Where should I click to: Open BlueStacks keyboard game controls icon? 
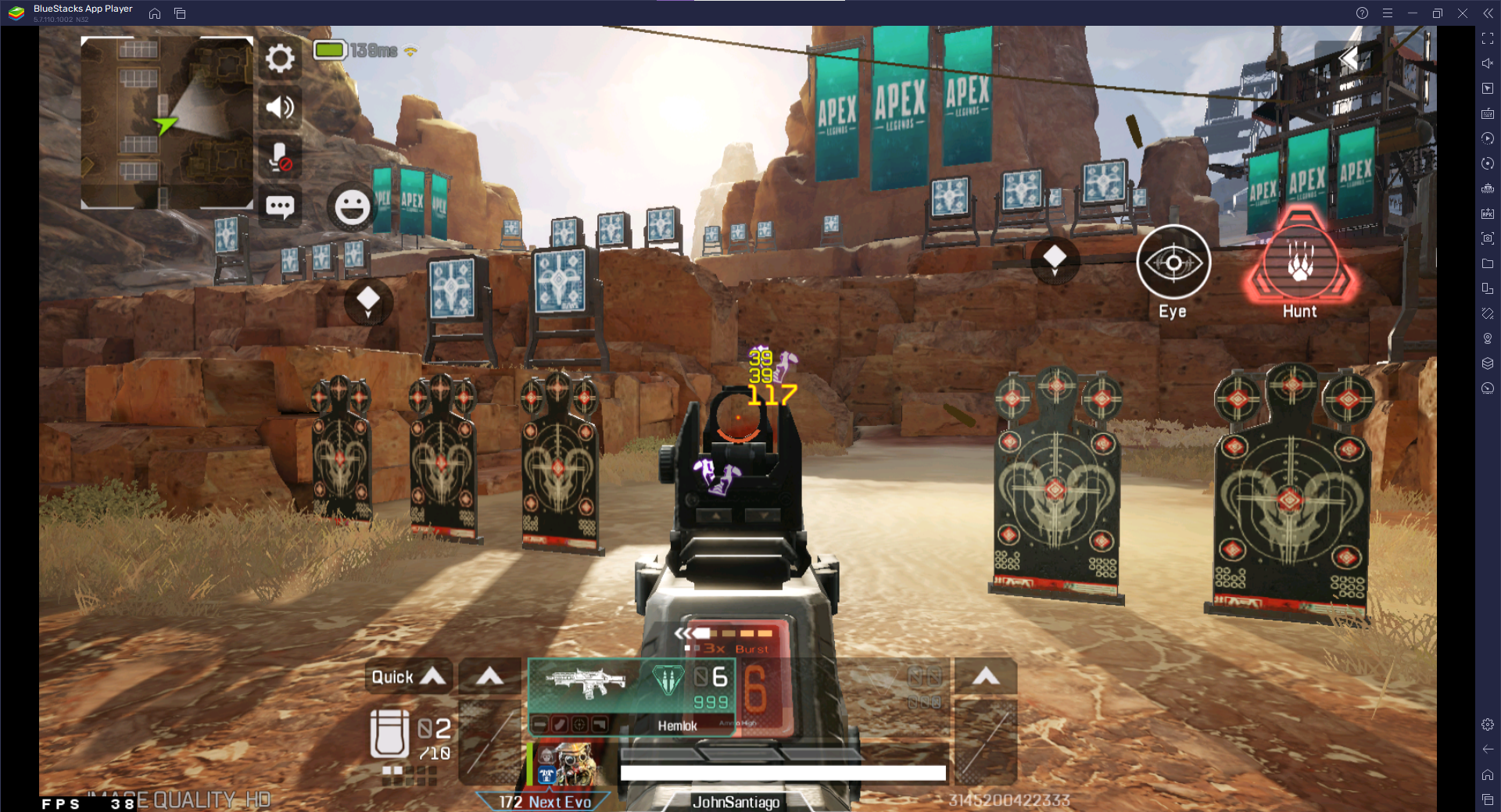click(1487, 113)
